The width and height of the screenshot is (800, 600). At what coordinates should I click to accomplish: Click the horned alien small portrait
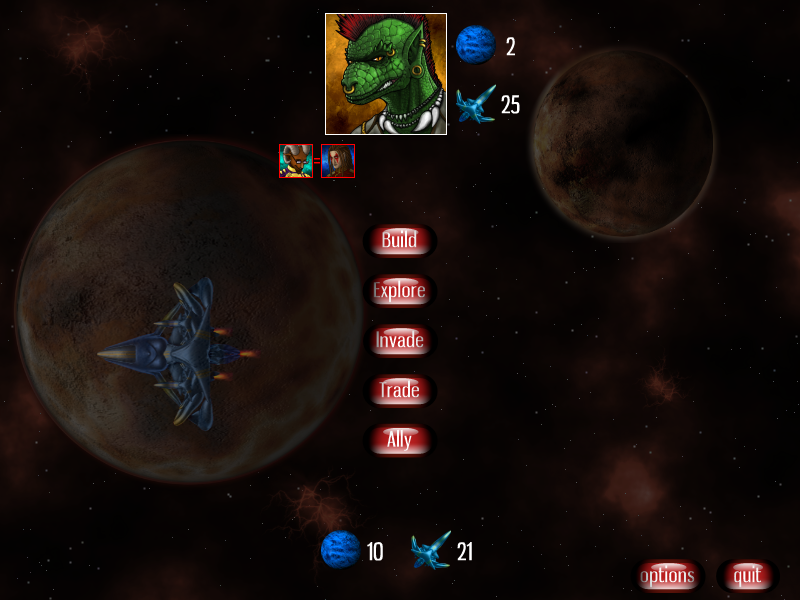pyautogui.click(x=296, y=161)
